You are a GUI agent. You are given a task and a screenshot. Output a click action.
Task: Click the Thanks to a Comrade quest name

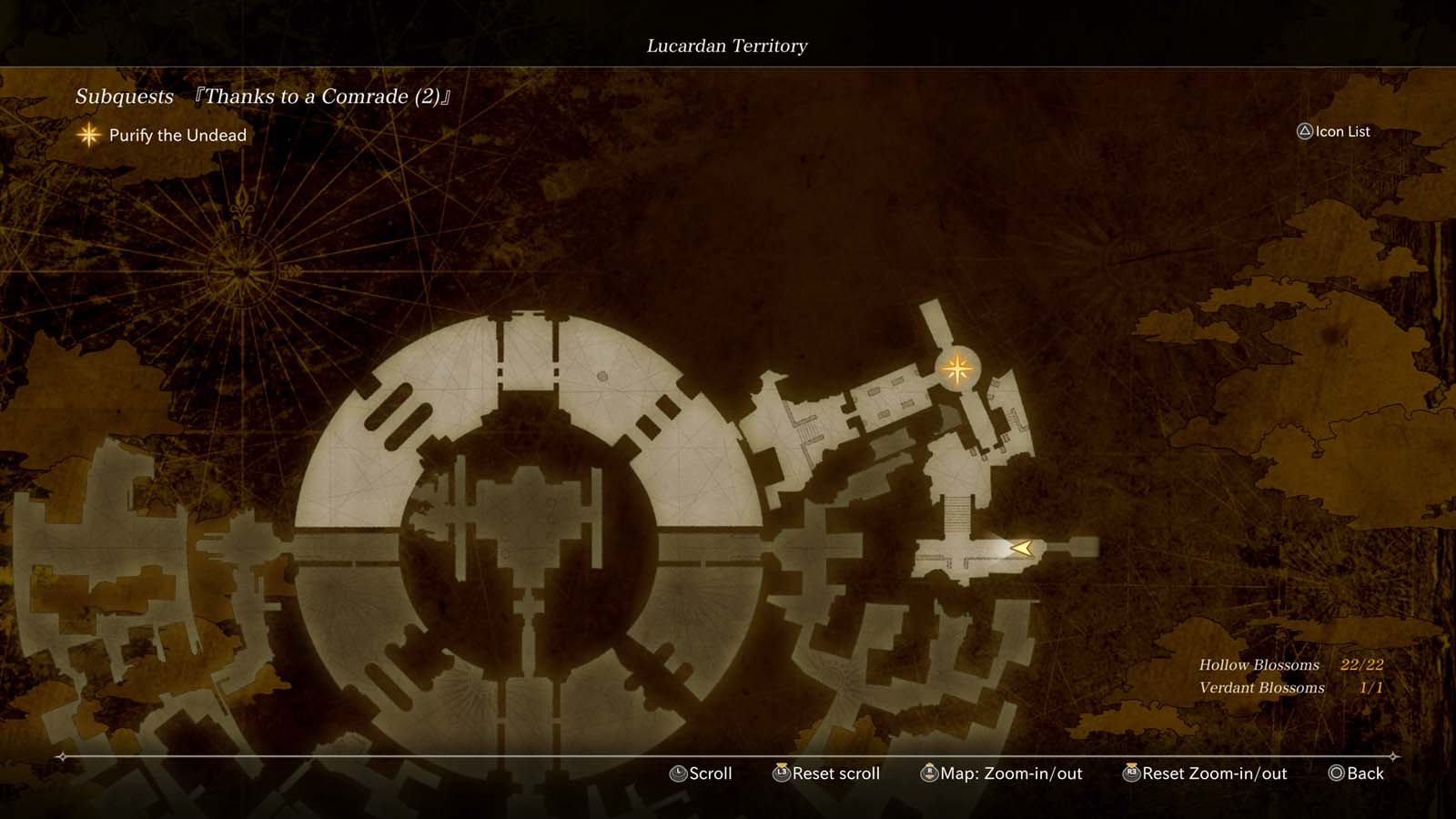pyautogui.click(x=323, y=96)
